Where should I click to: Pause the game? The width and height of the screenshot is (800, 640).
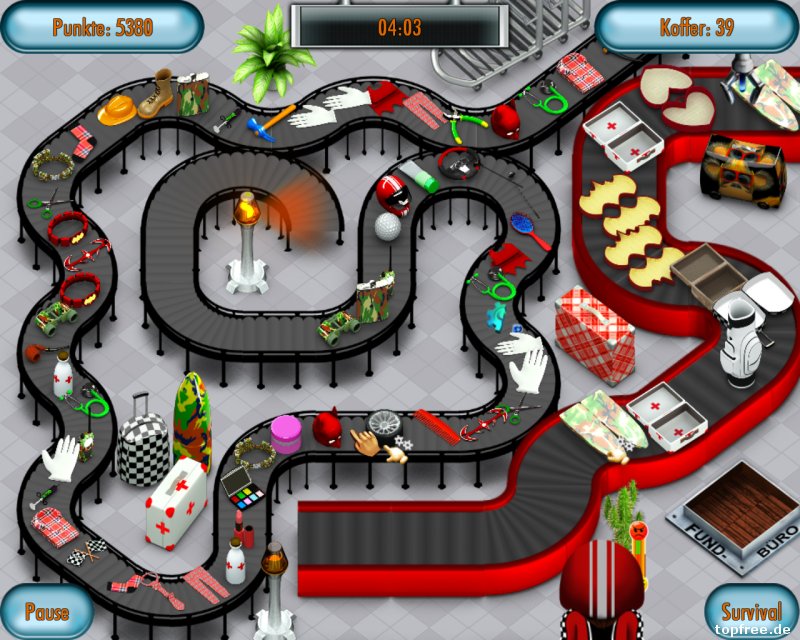click(46, 611)
